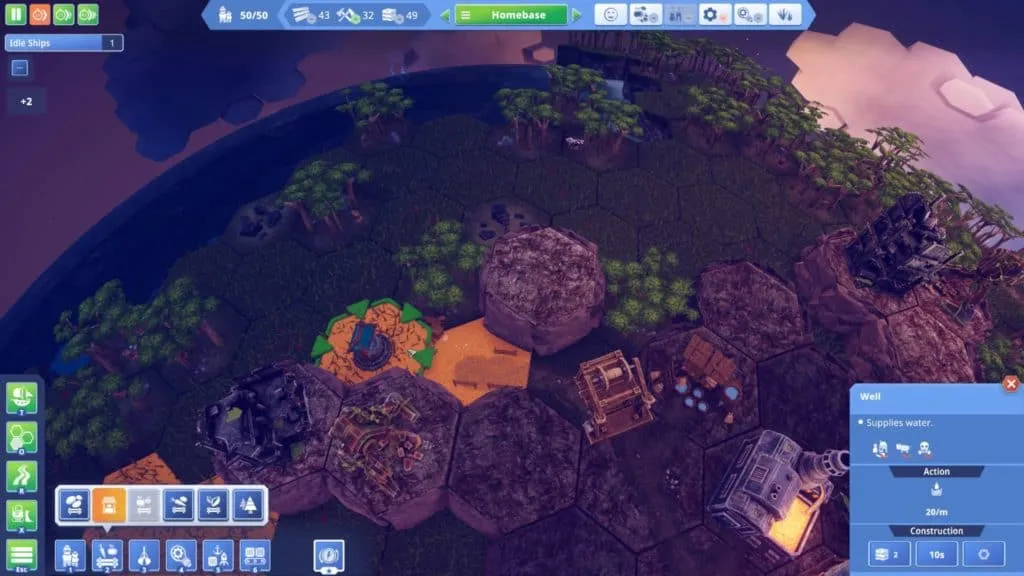
Task: Open the main menu with the Esc button
Action: coord(21,556)
